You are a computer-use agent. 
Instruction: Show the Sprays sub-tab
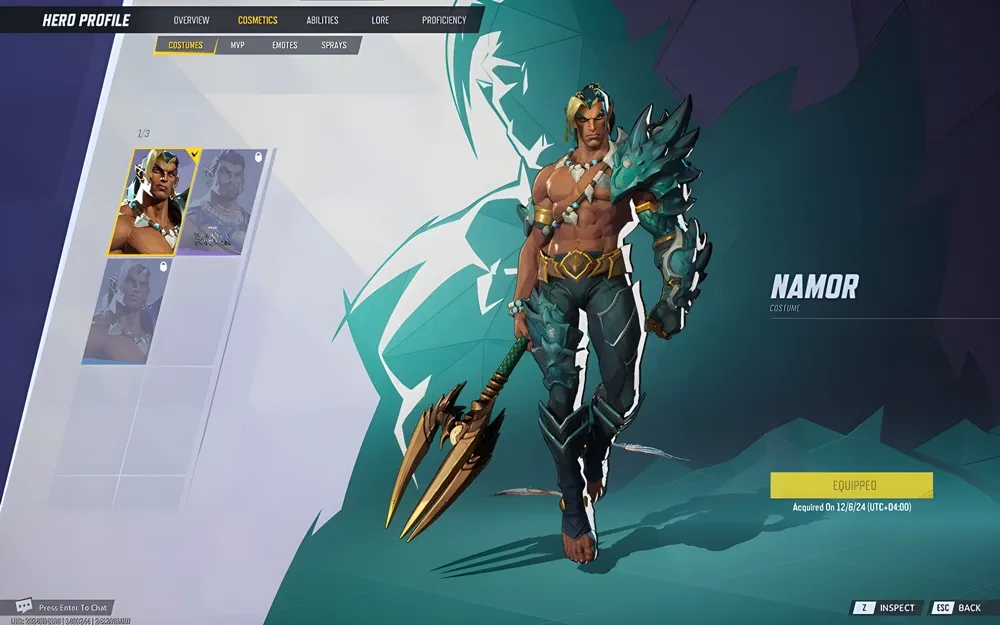point(334,45)
